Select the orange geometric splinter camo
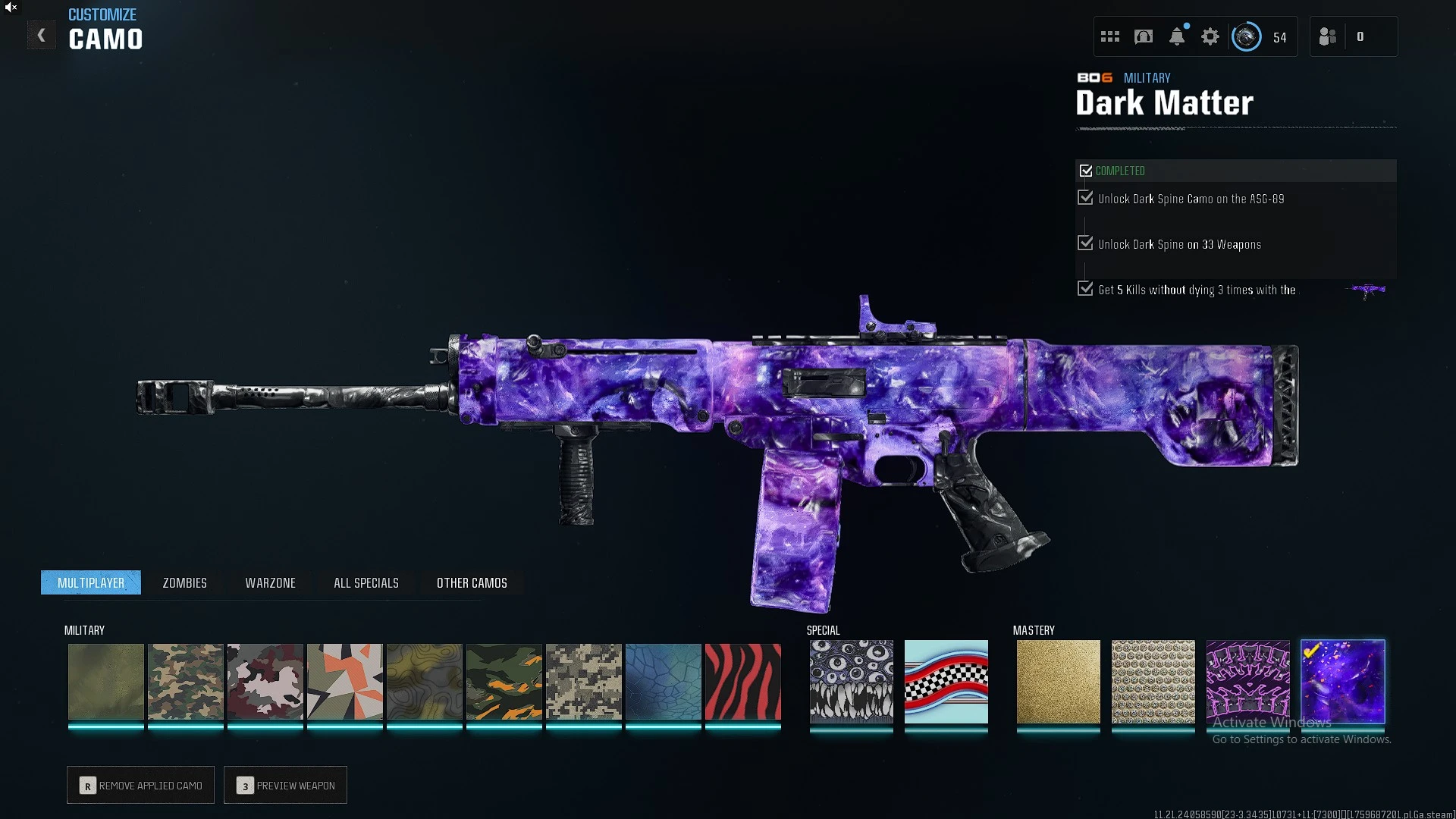 coord(344,681)
